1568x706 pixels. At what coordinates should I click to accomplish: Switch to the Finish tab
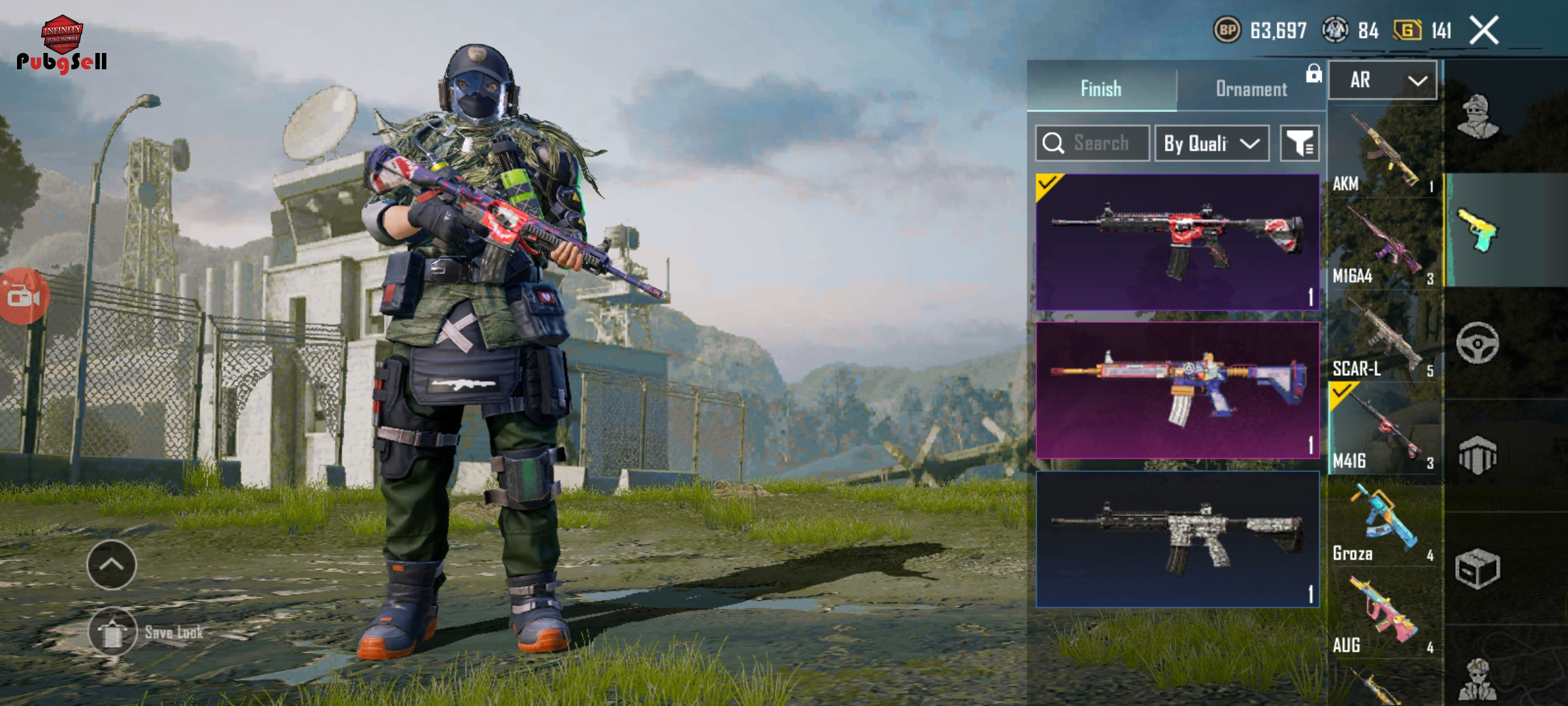click(1101, 88)
